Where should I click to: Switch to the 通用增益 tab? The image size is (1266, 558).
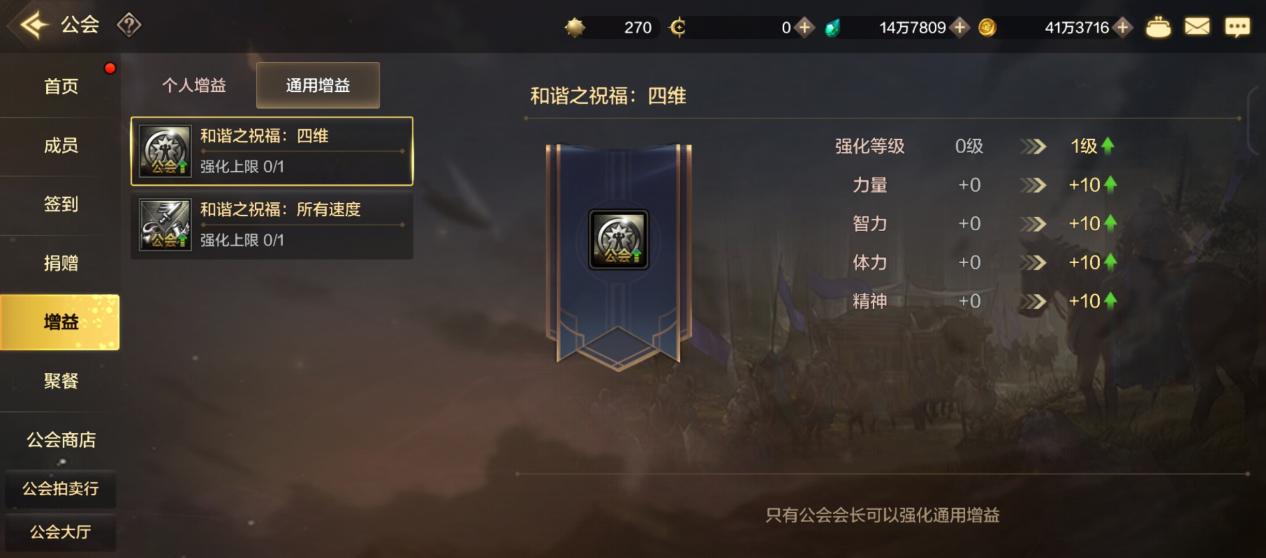click(318, 86)
